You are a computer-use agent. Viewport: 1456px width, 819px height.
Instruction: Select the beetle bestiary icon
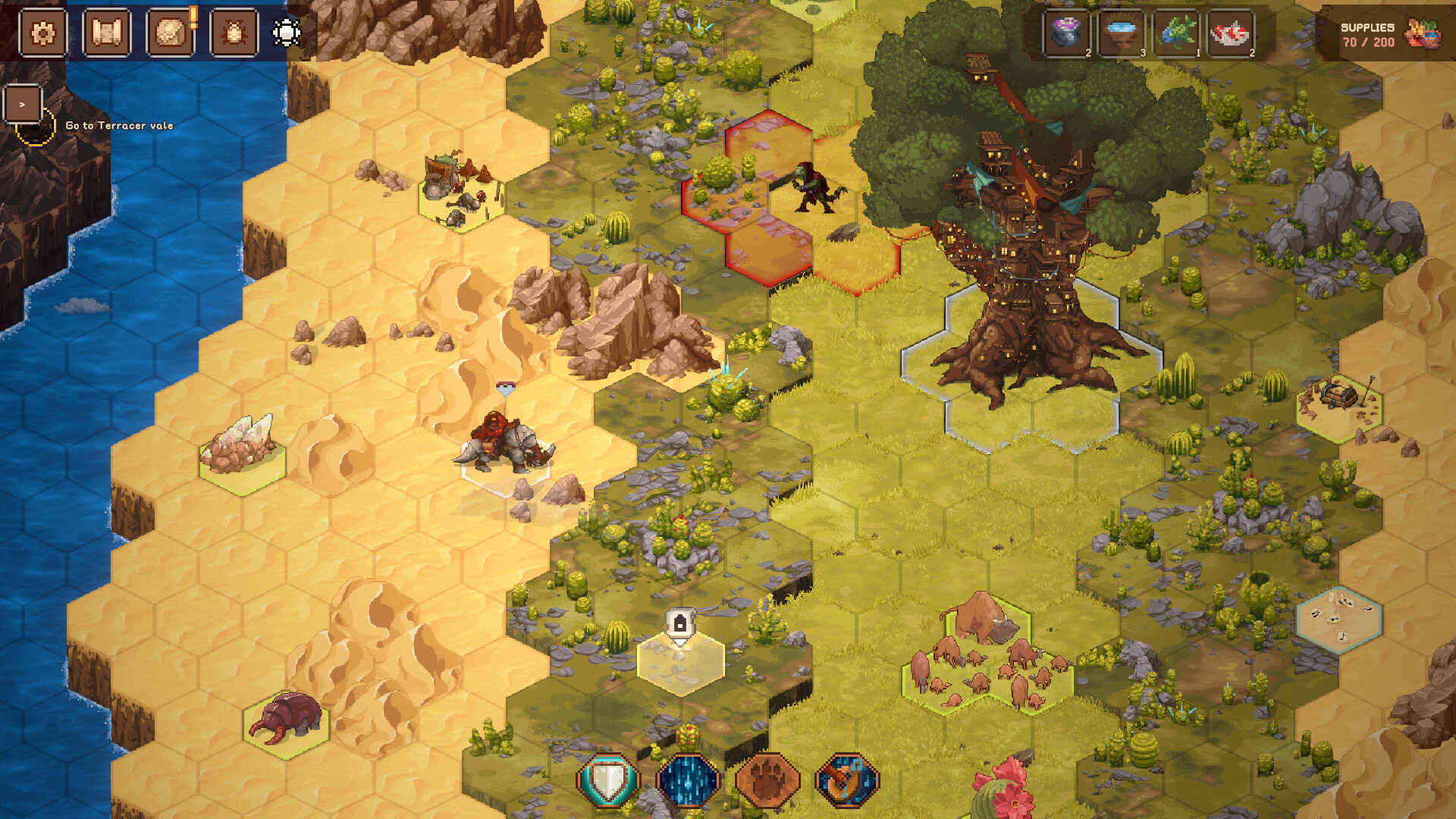click(x=235, y=33)
